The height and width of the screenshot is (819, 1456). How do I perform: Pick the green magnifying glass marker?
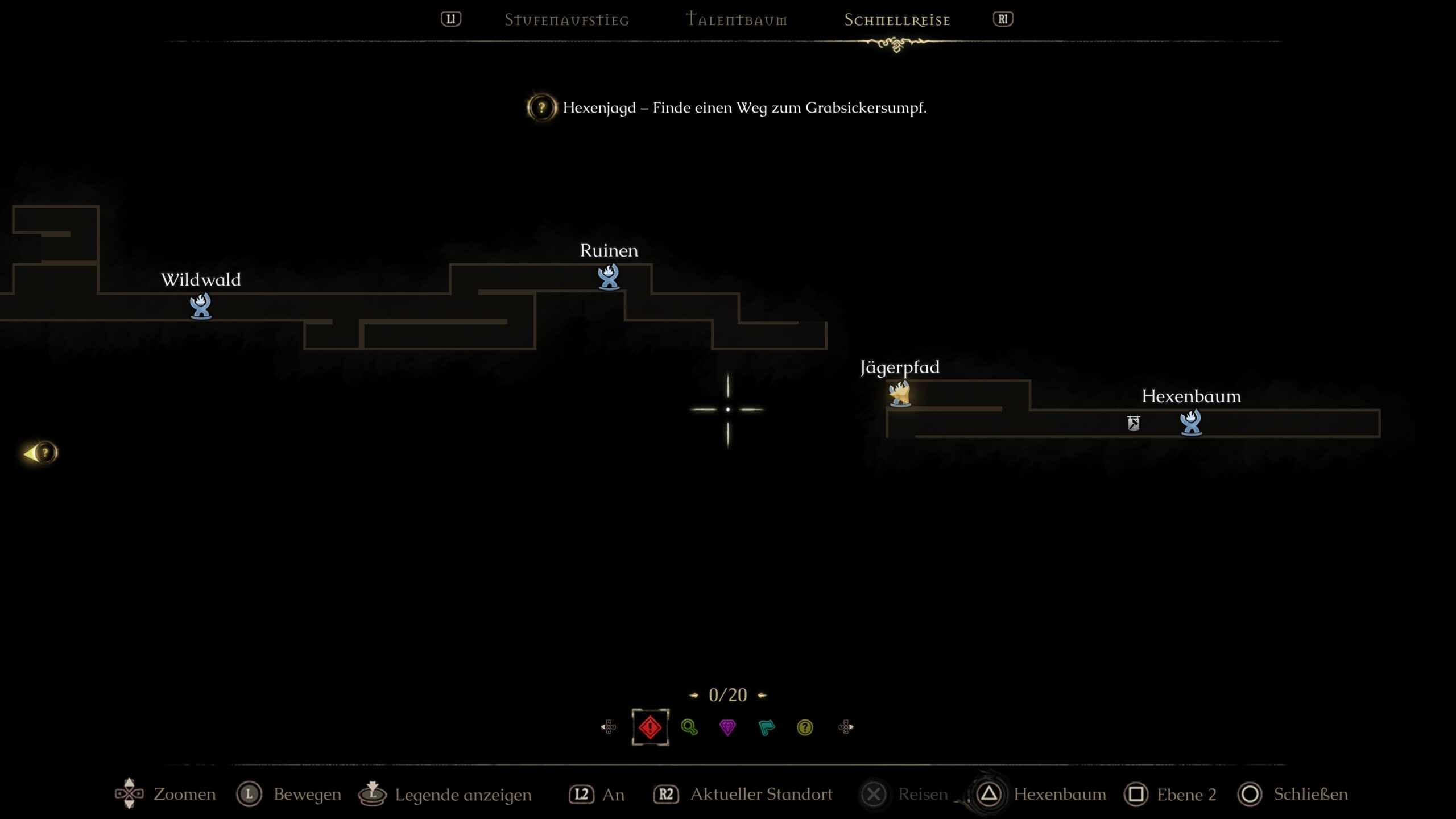[689, 727]
